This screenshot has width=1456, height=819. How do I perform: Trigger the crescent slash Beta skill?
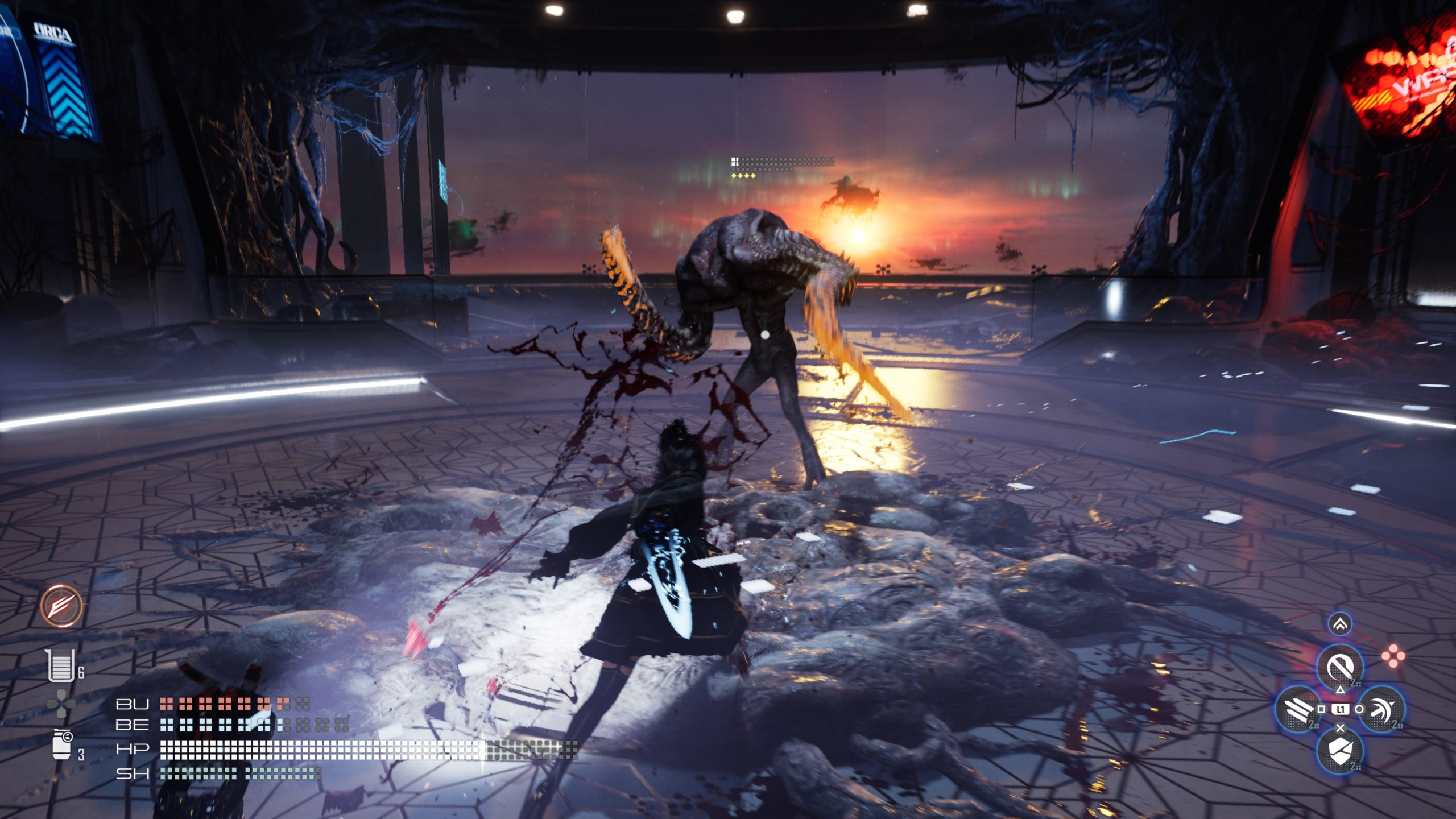click(x=1382, y=709)
